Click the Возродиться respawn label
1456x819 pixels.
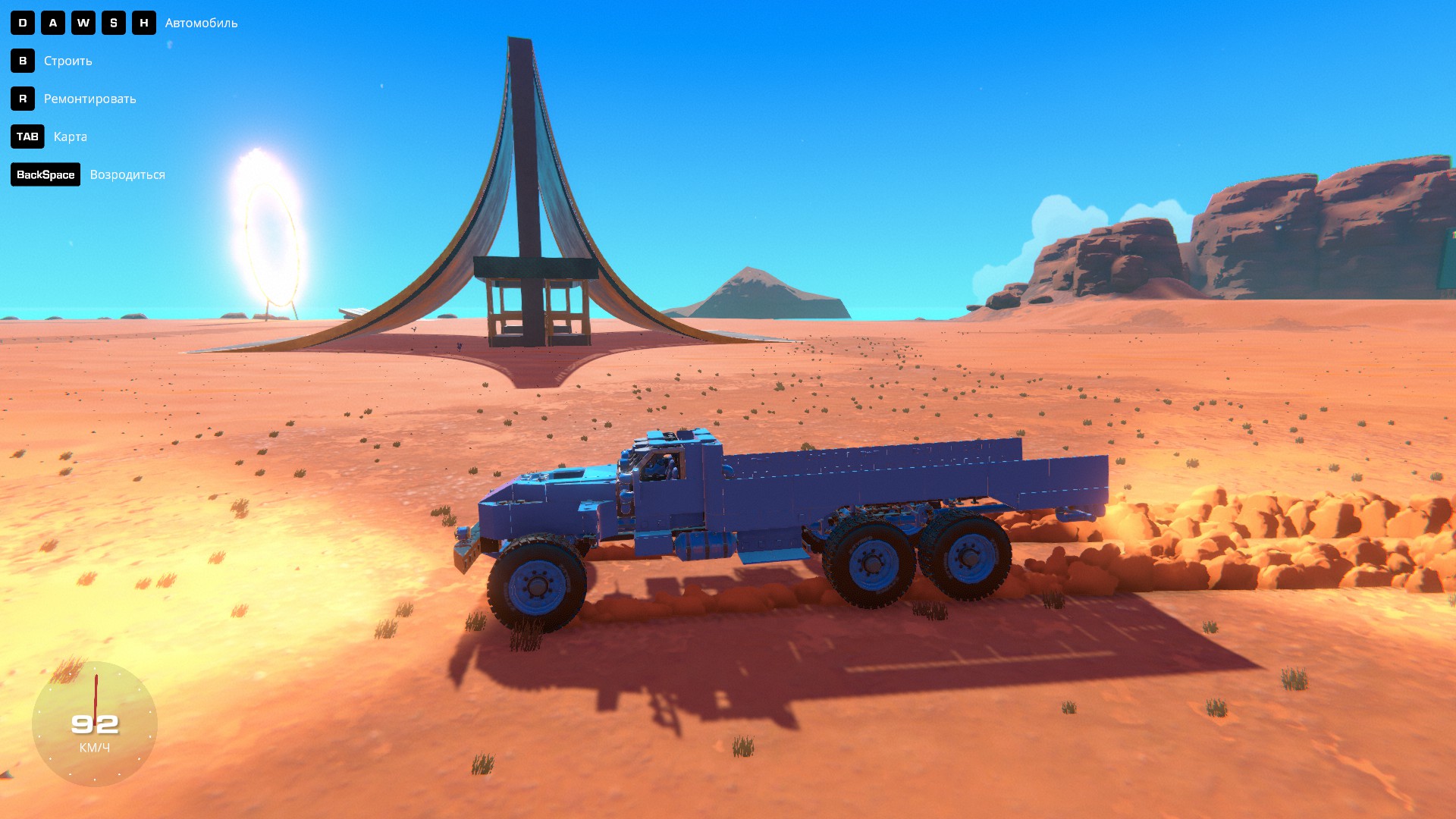point(127,174)
